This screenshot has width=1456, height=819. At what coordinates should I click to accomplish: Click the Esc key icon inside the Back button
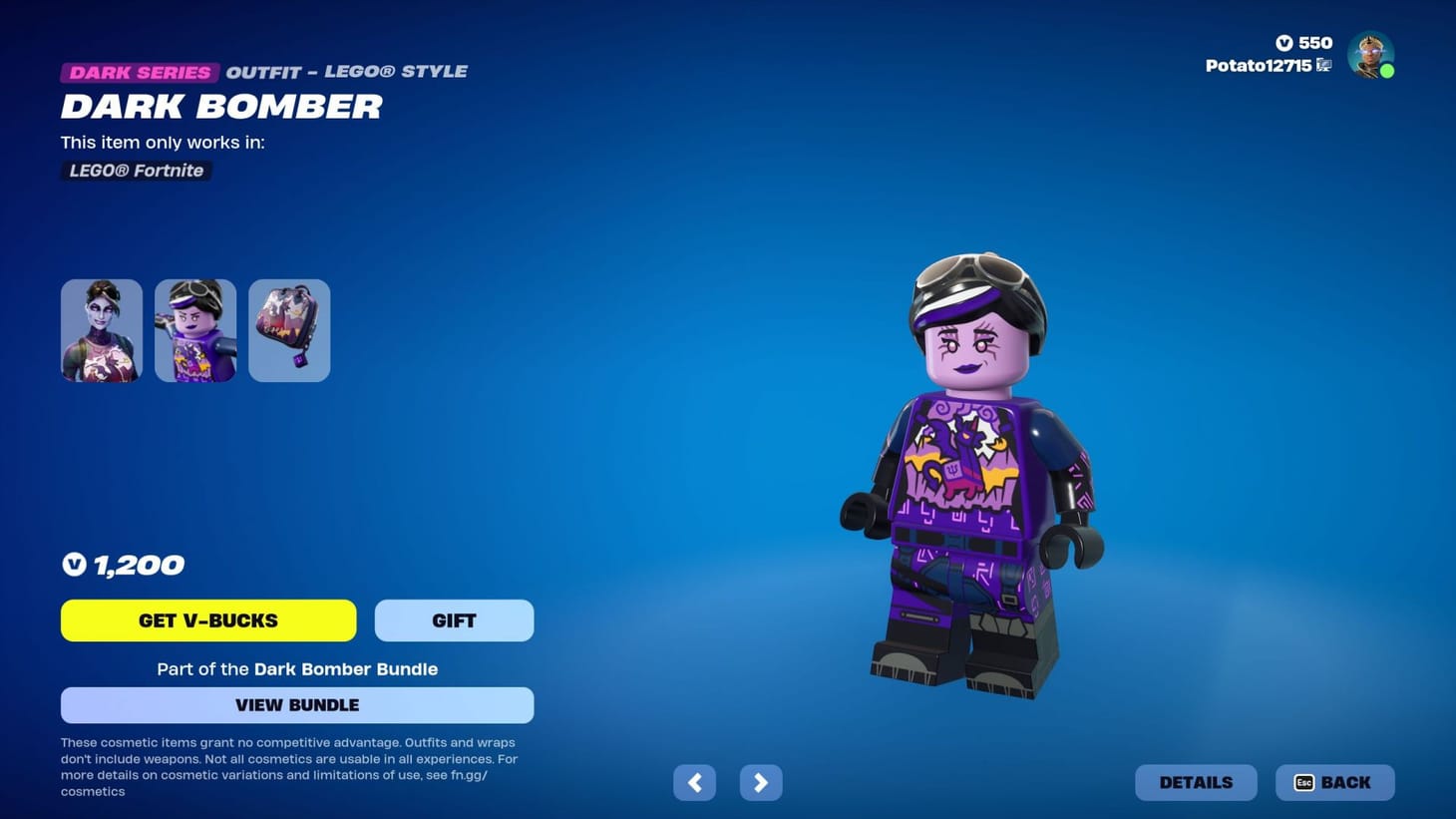coord(1305,782)
